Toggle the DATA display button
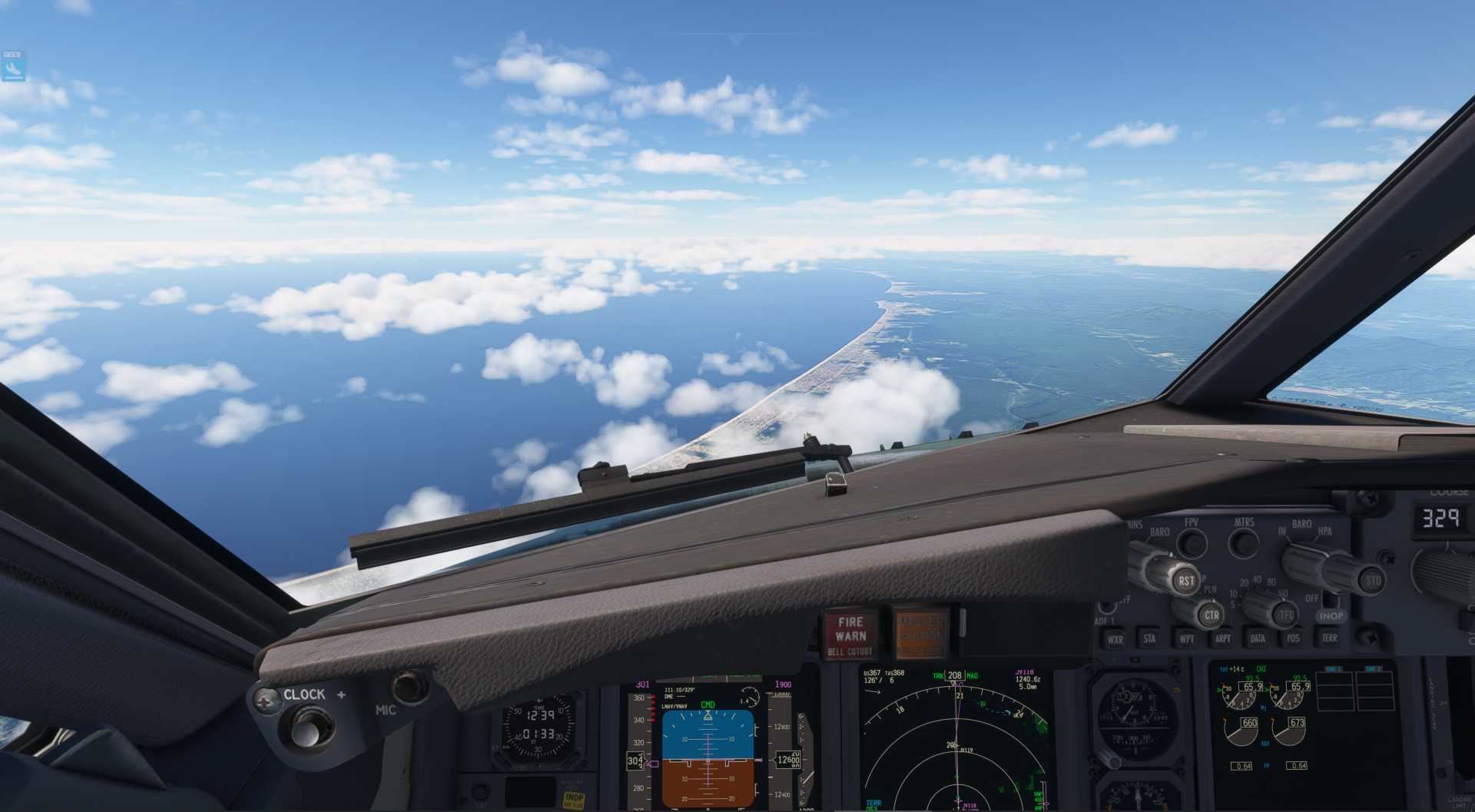 (x=1258, y=638)
